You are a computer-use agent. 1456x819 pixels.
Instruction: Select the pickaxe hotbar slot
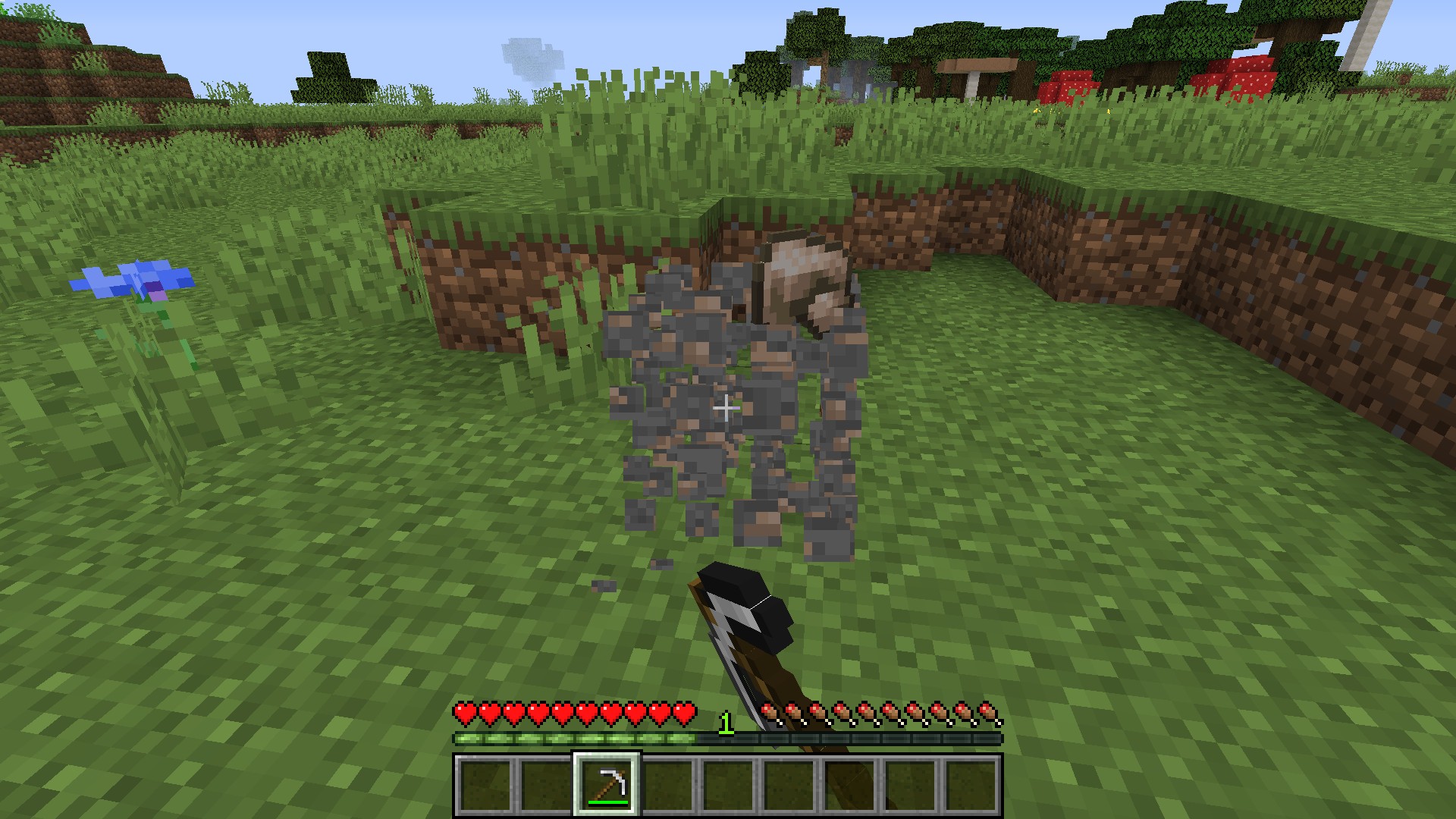pos(607,784)
